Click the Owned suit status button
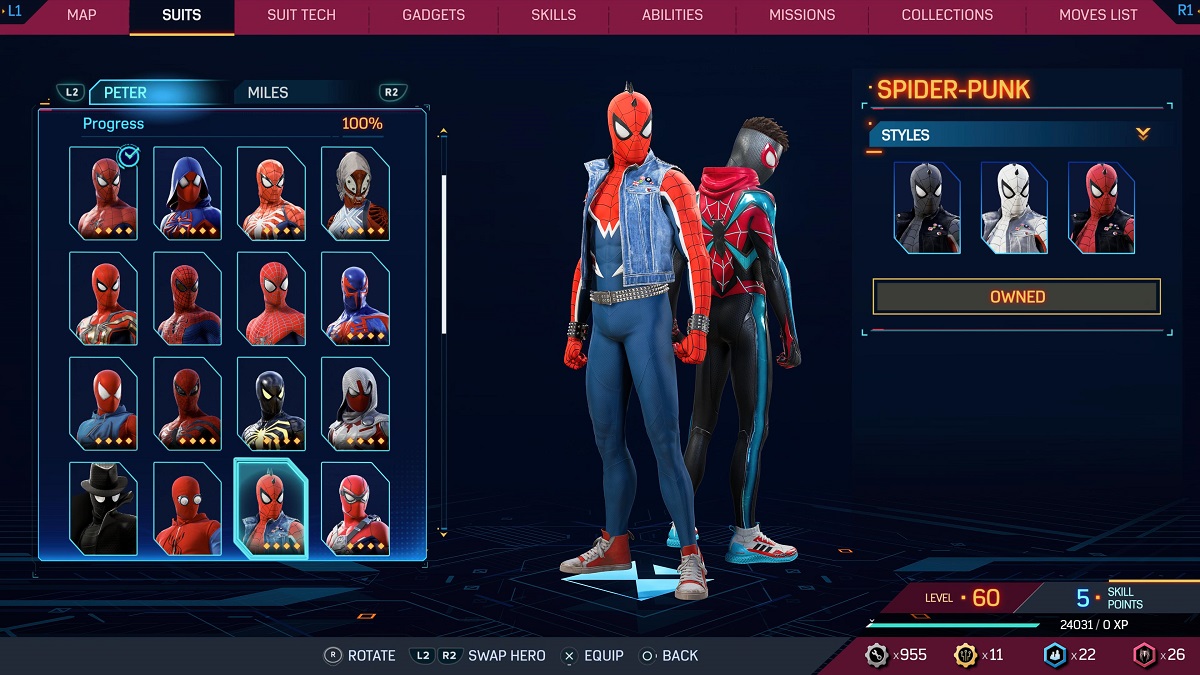 tap(1016, 297)
